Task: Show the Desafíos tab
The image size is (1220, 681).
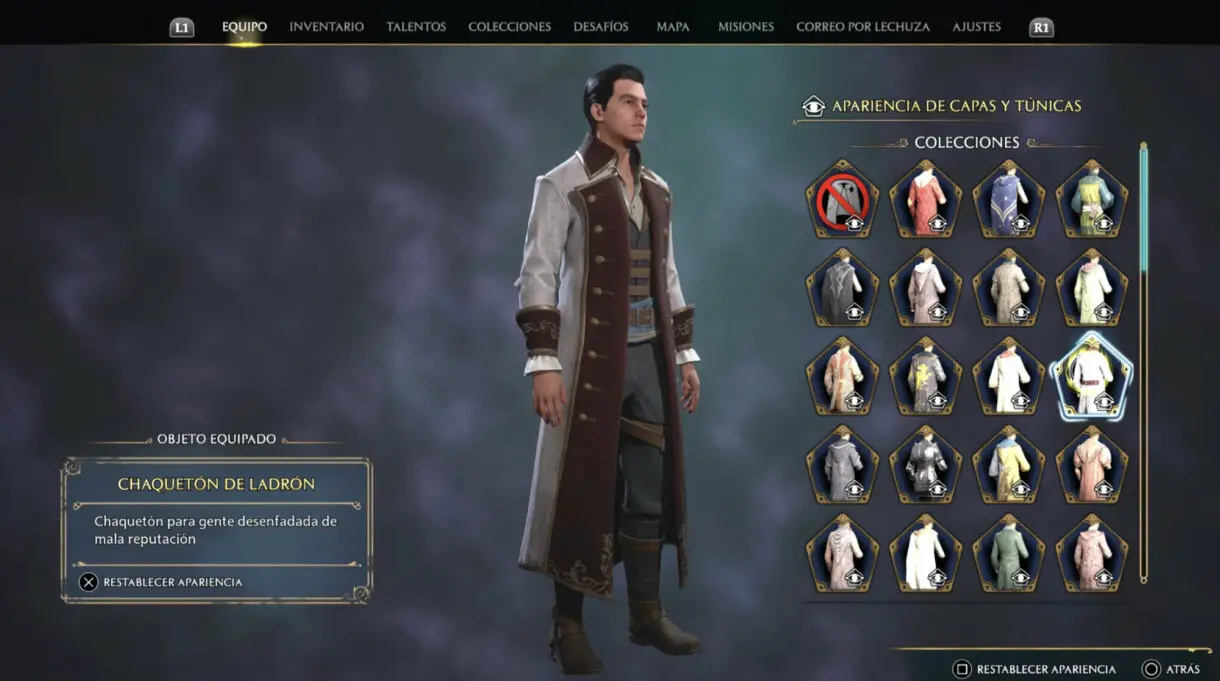Action: 601,27
